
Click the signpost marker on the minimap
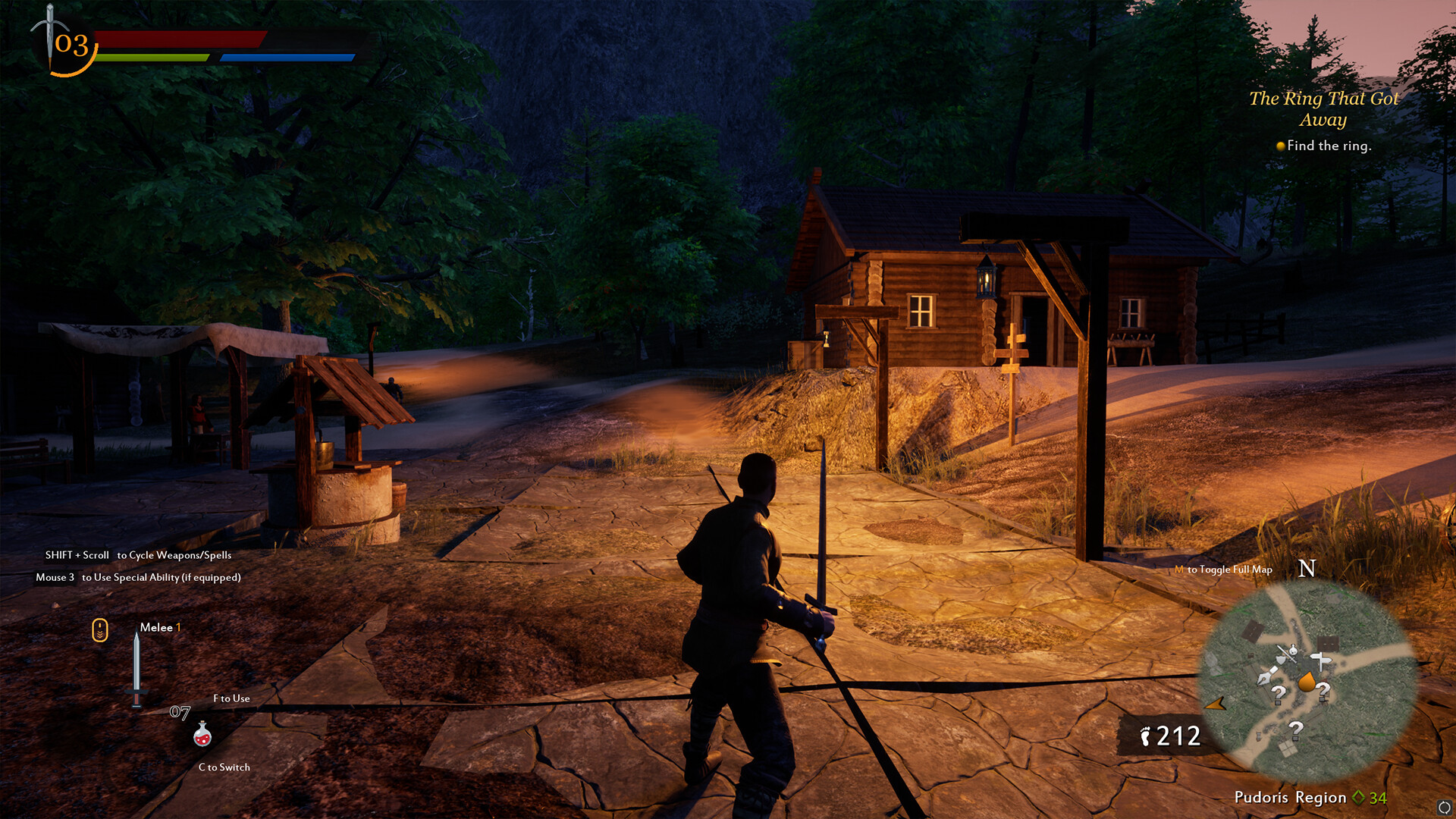pyautogui.click(x=1320, y=659)
